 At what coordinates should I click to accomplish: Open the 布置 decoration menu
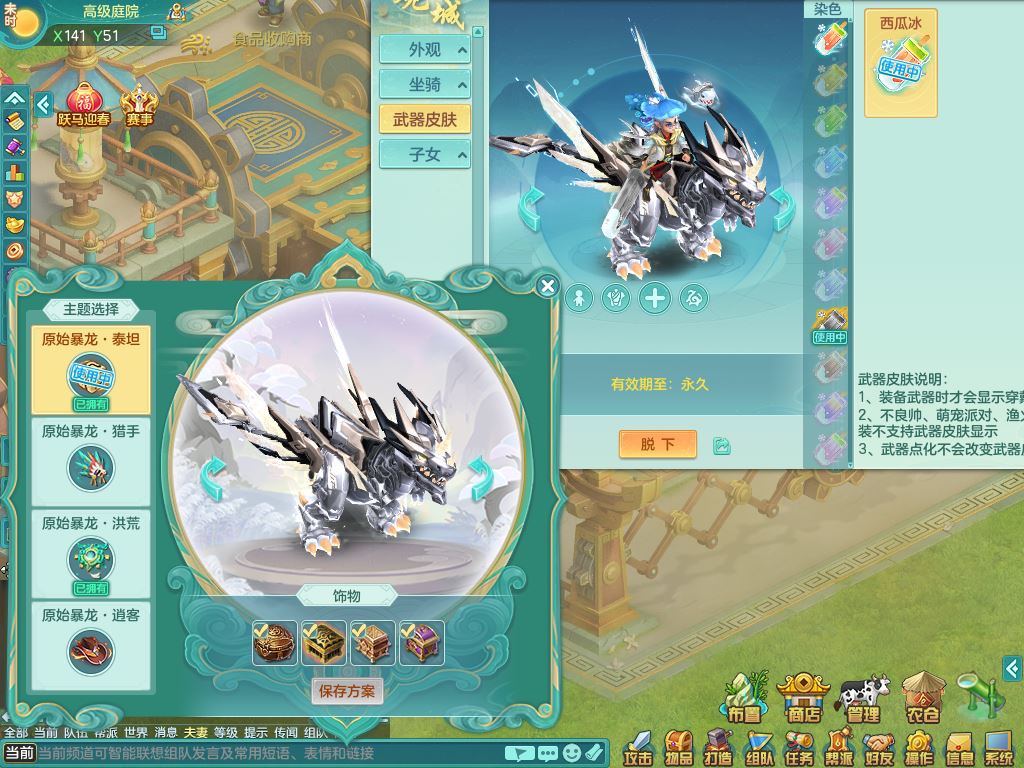(x=743, y=698)
